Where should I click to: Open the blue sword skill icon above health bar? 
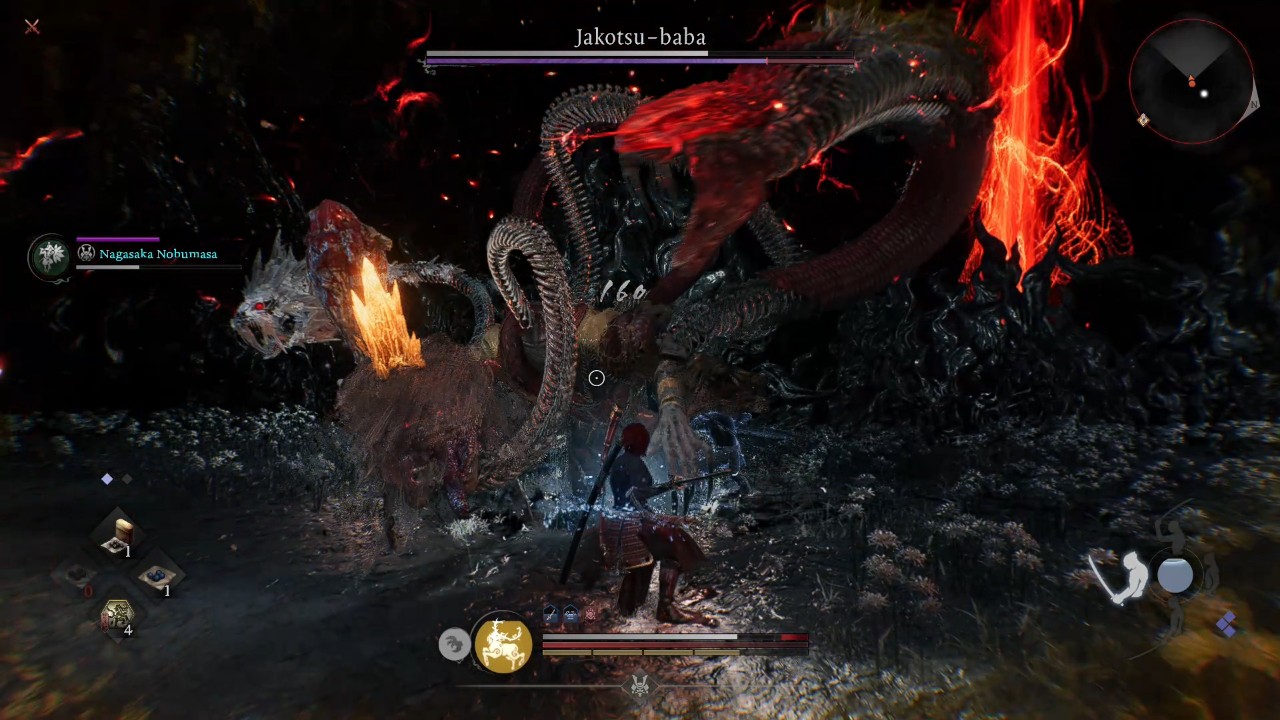pyautogui.click(x=550, y=613)
